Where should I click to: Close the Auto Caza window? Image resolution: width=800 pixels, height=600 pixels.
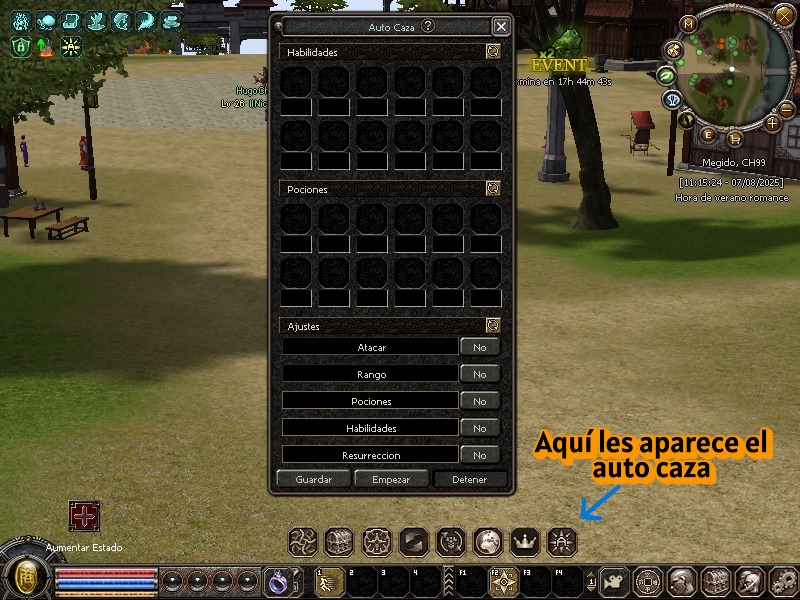pyautogui.click(x=501, y=27)
